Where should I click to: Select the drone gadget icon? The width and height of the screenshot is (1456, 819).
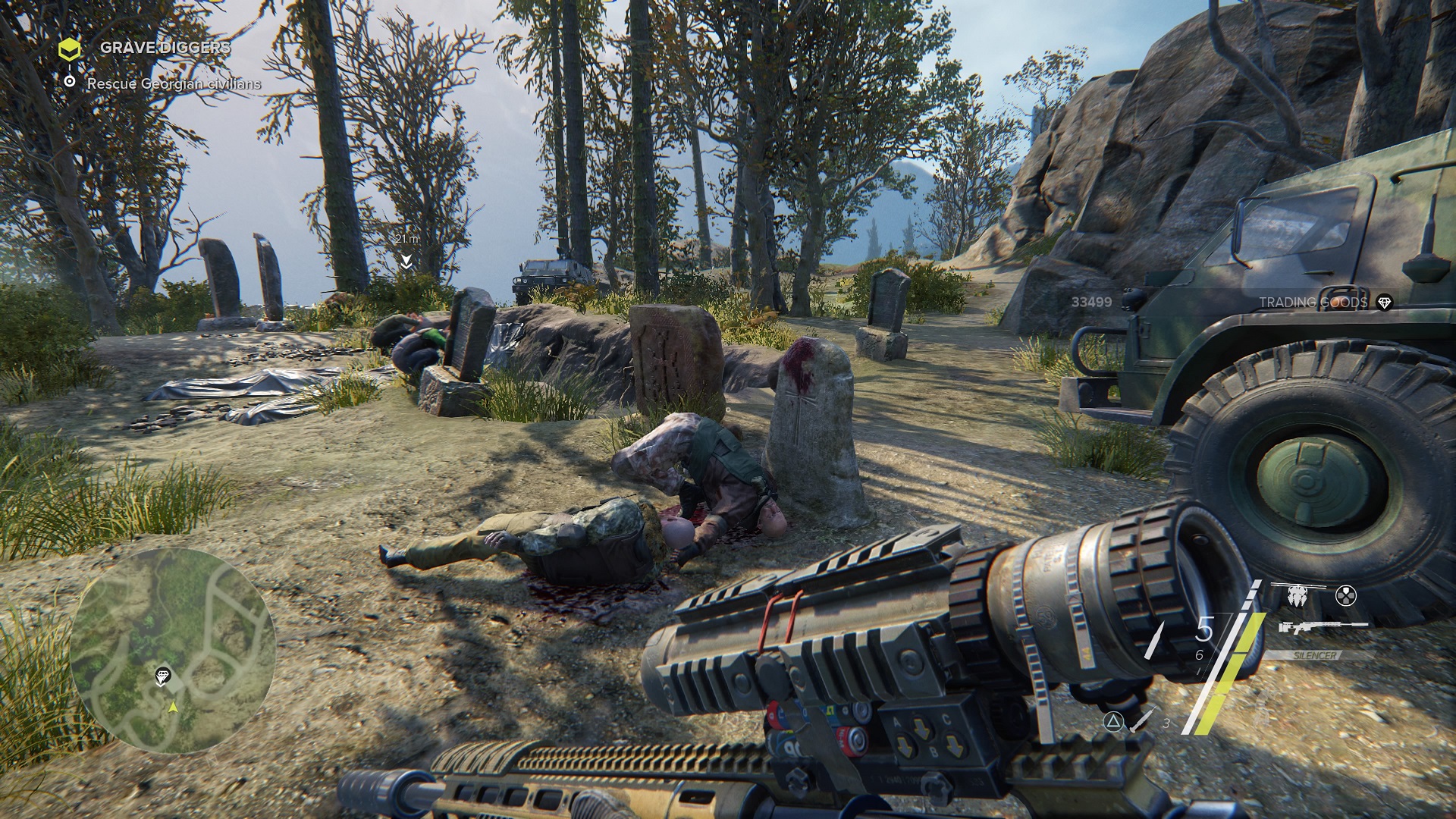[x=1296, y=595]
